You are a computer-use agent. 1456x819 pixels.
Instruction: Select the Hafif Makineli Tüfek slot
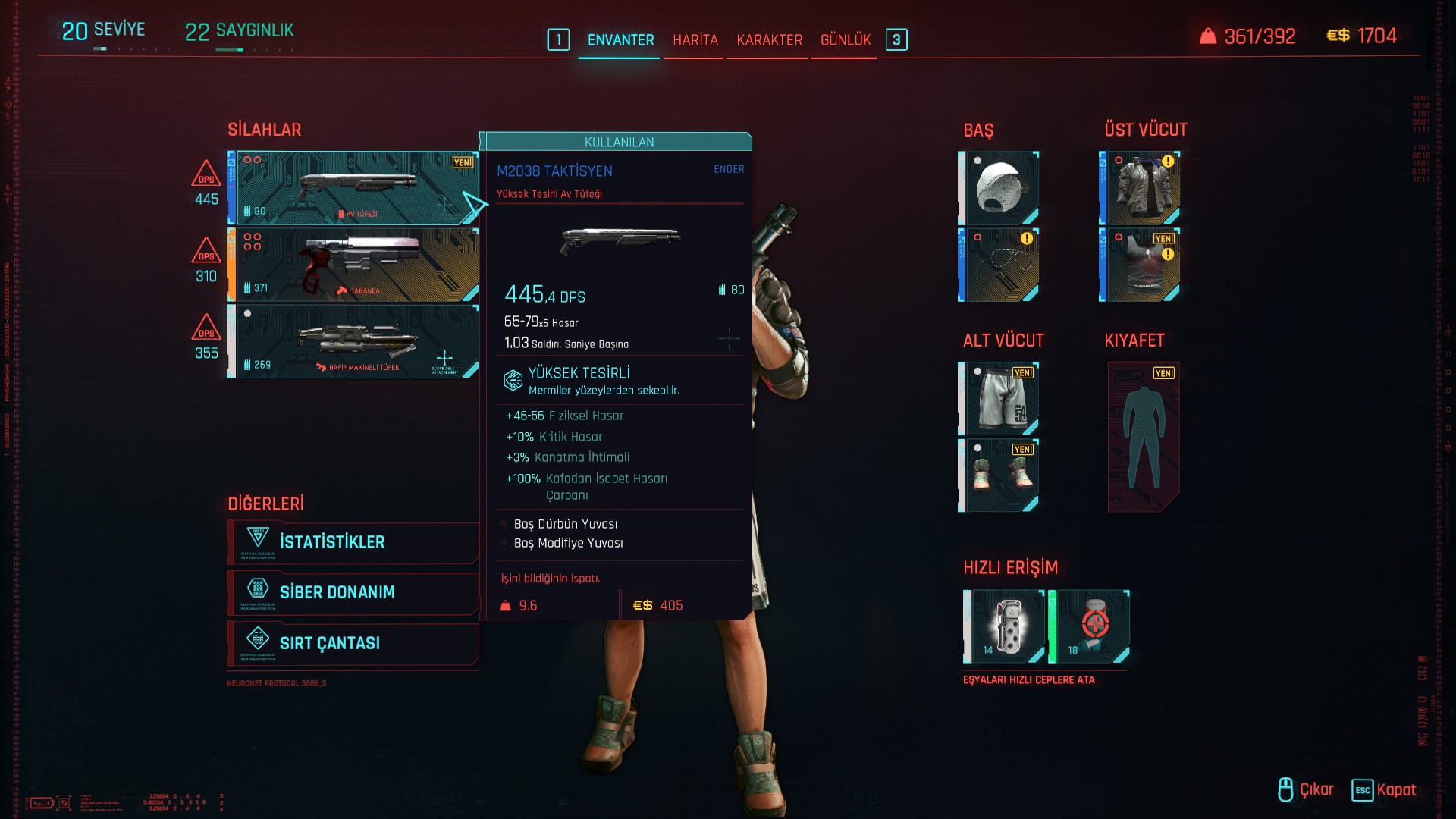pyautogui.click(x=356, y=341)
